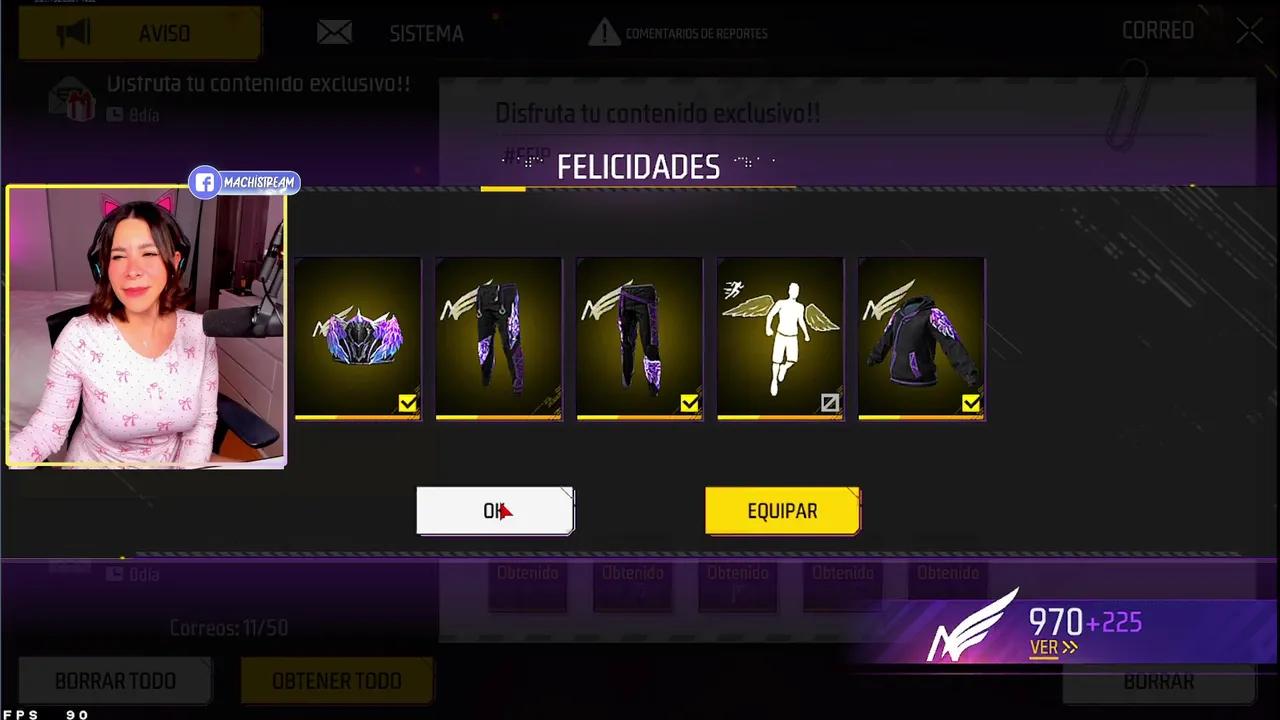Click the megaphone icon on the AVISO tab
The height and width of the screenshot is (720, 1280).
(74, 33)
